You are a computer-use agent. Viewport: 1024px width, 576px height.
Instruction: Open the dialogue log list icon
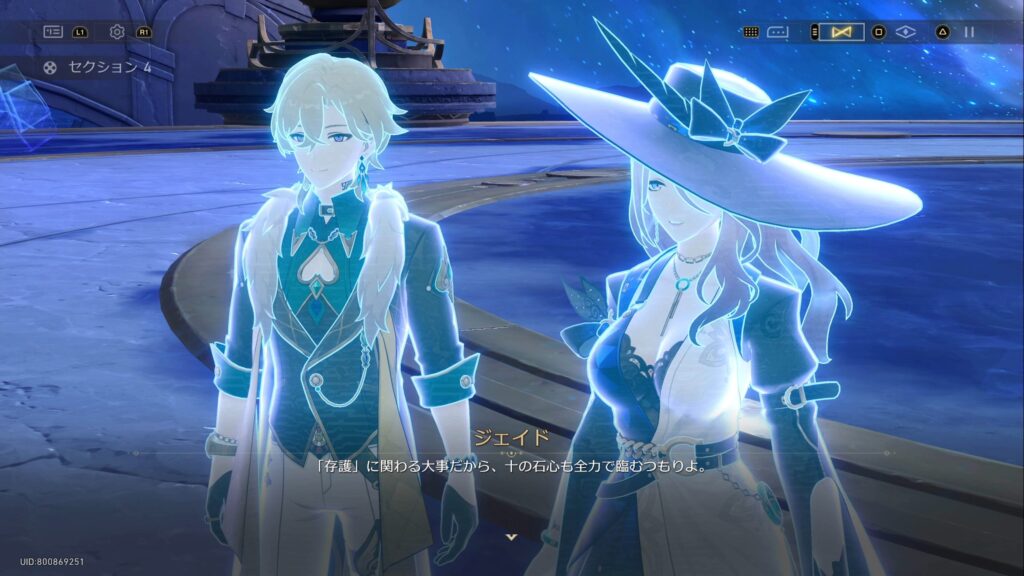point(53,32)
